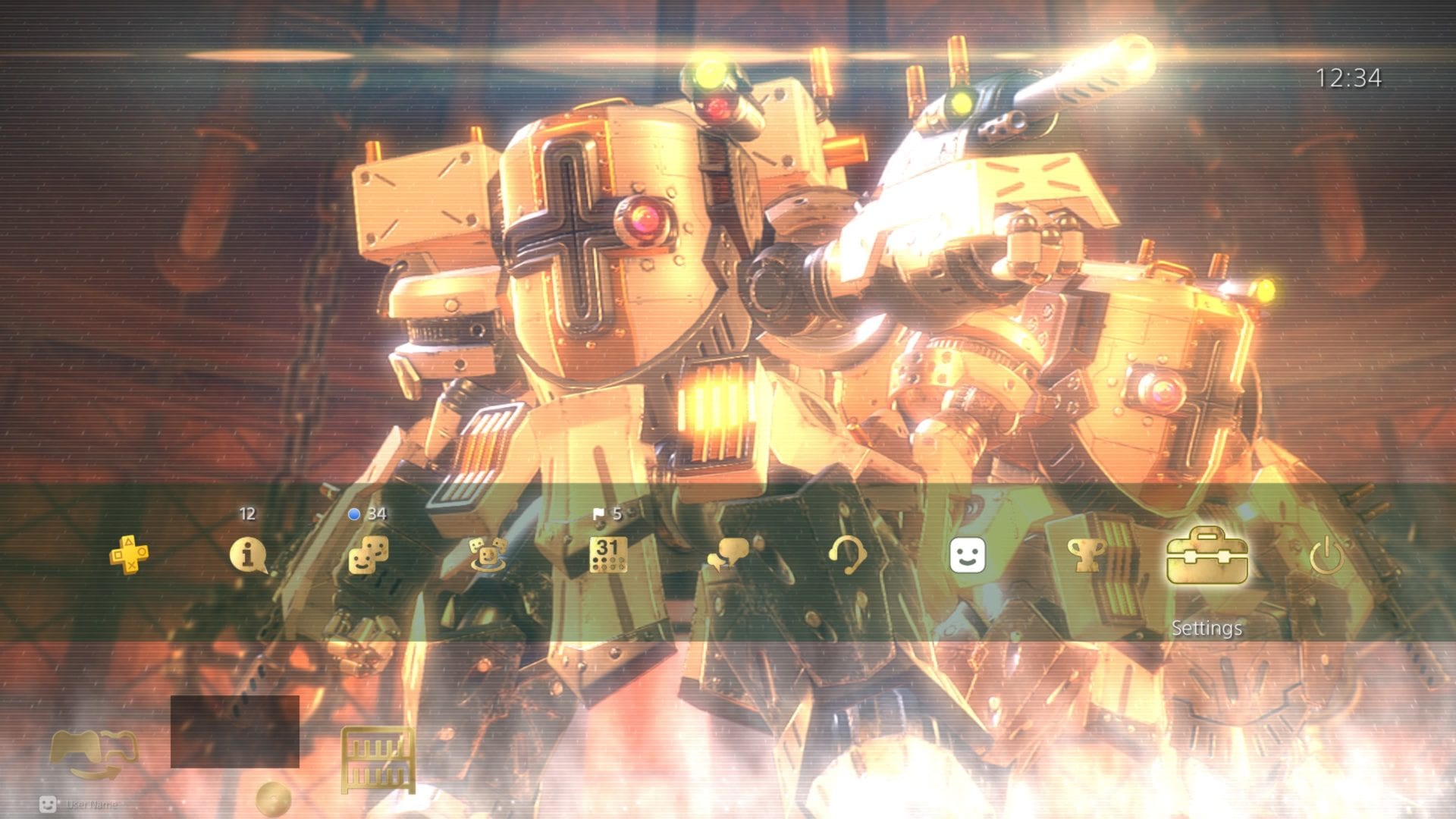Open the Events calendar icon
The height and width of the screenshot is (819, 1456).
click(x=607, y=555)
